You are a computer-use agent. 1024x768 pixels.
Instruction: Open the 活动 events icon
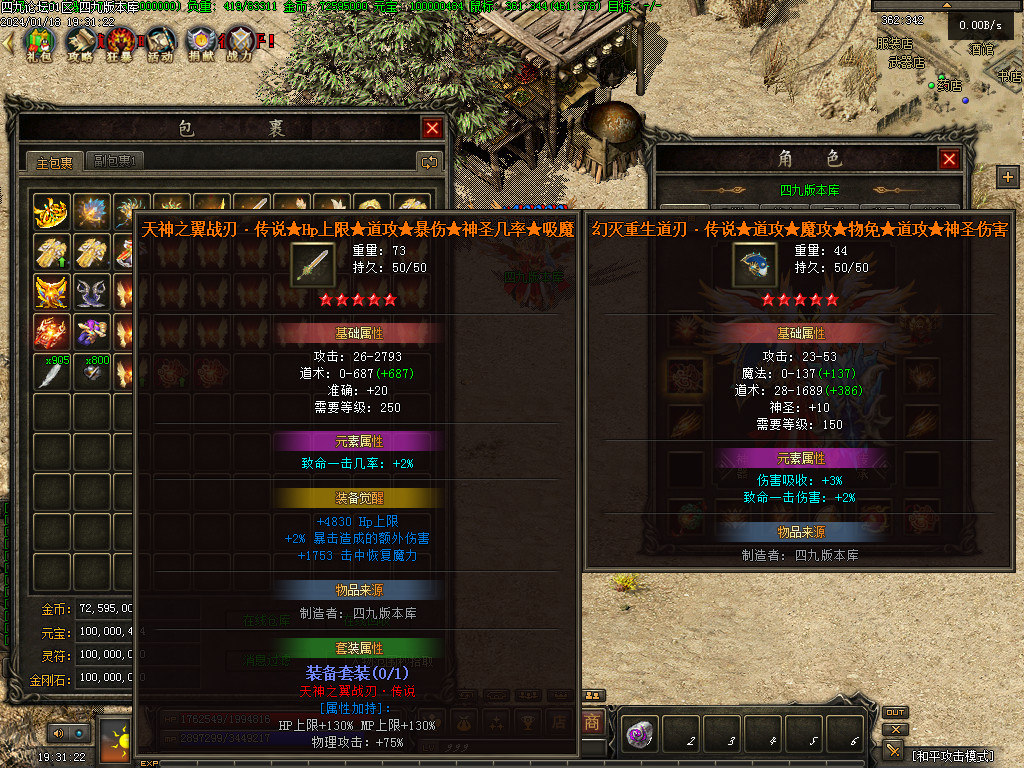point(160,43)
